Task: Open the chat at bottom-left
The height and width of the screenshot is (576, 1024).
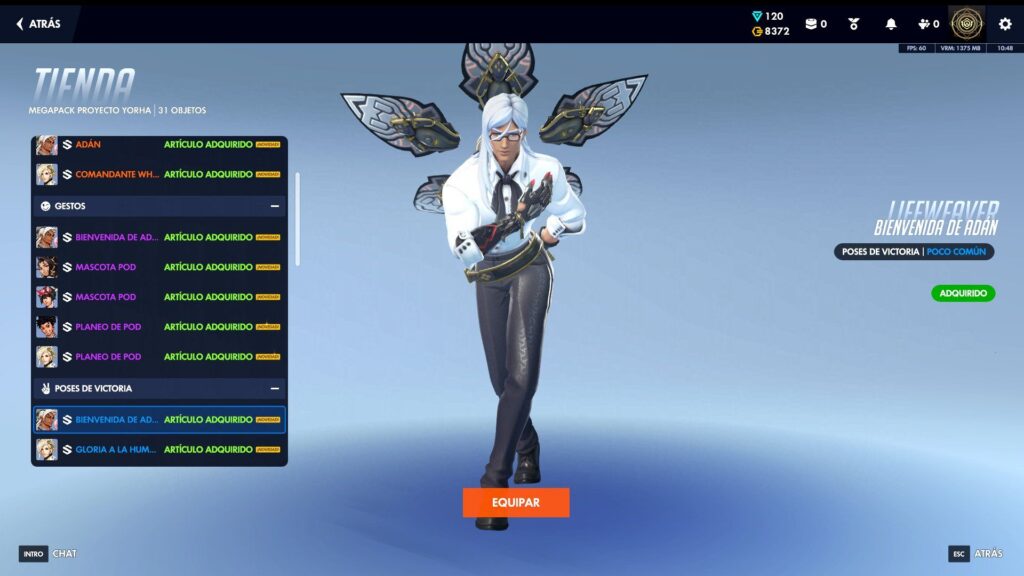Action: 48,553
